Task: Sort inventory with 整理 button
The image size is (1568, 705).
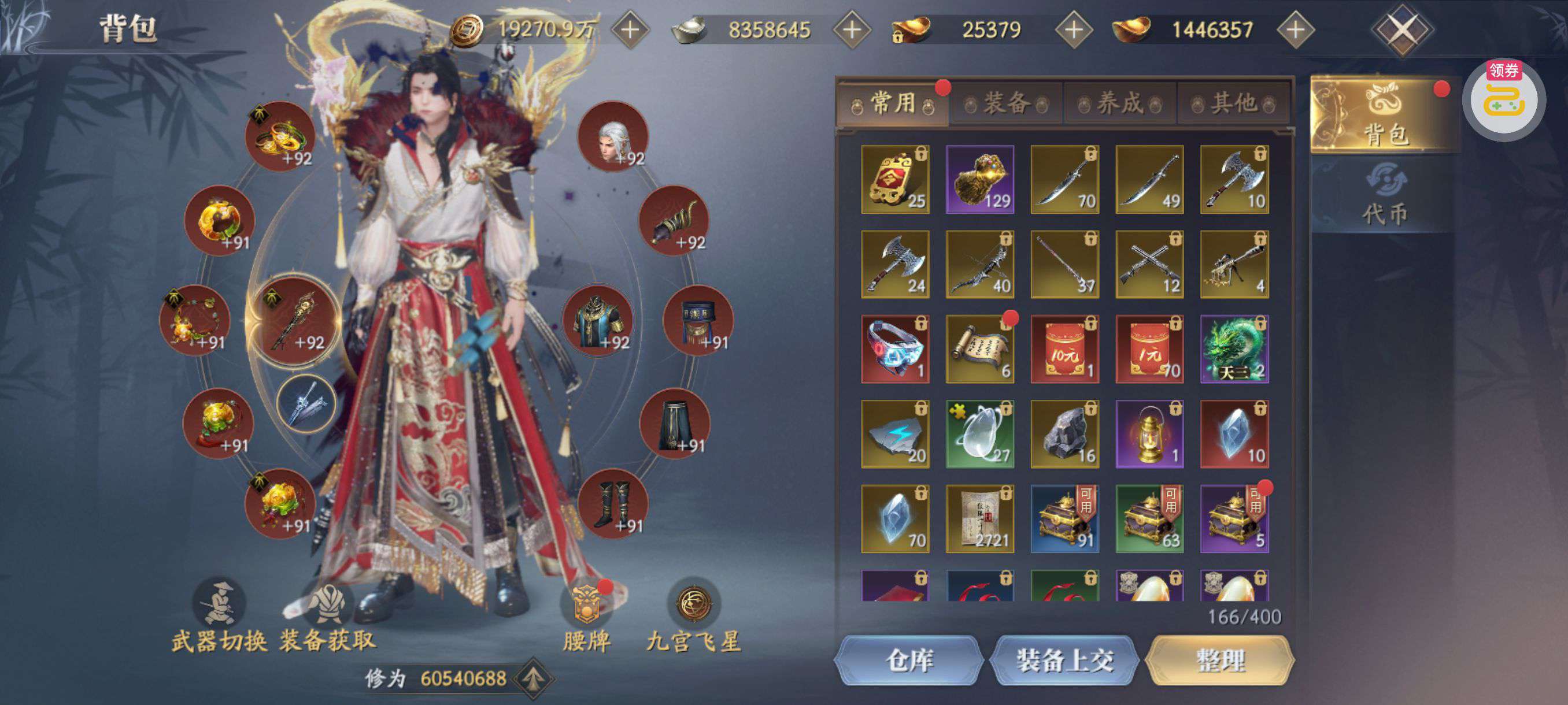Action: click(x=1220, y=661)
